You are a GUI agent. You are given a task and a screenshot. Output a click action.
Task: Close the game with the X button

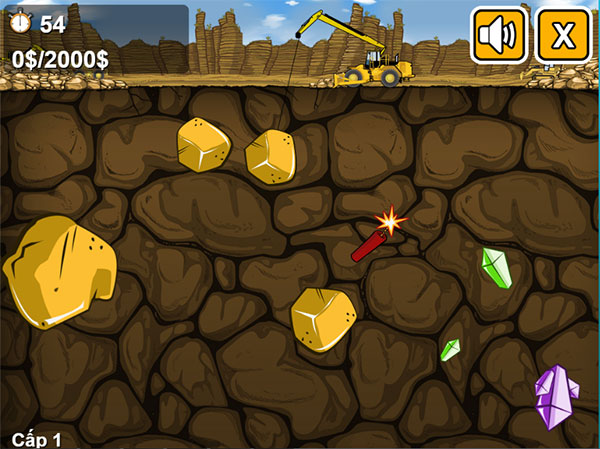564,36
